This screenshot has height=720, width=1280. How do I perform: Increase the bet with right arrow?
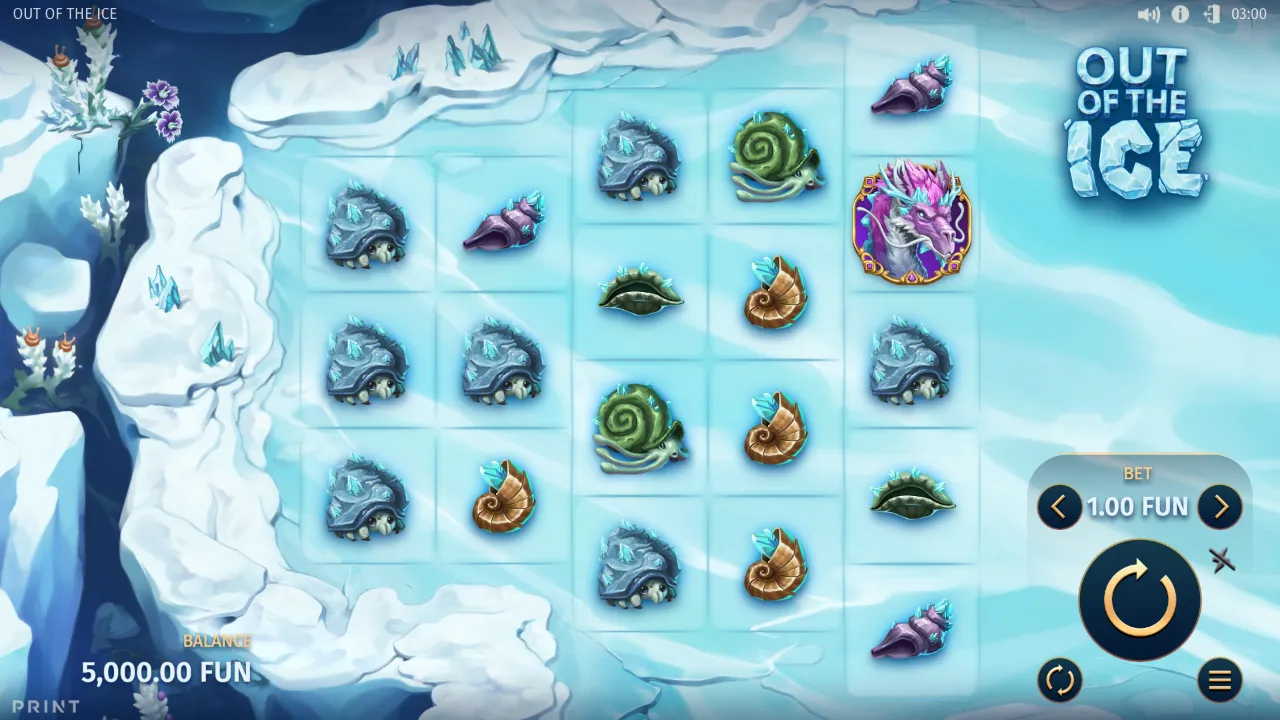coord(1220,507)
